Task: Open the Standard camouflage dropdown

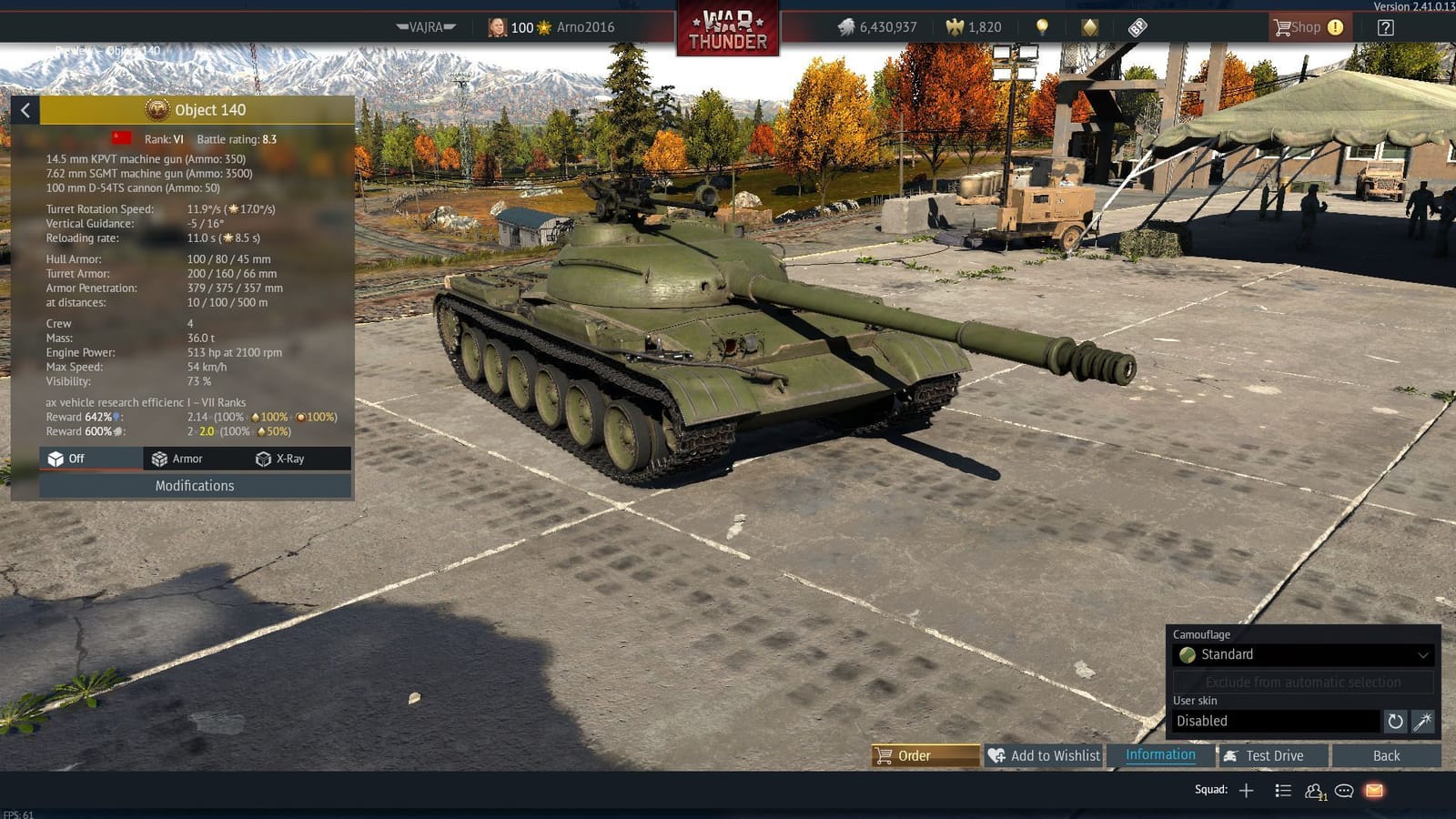Action: pos(1303,654)
